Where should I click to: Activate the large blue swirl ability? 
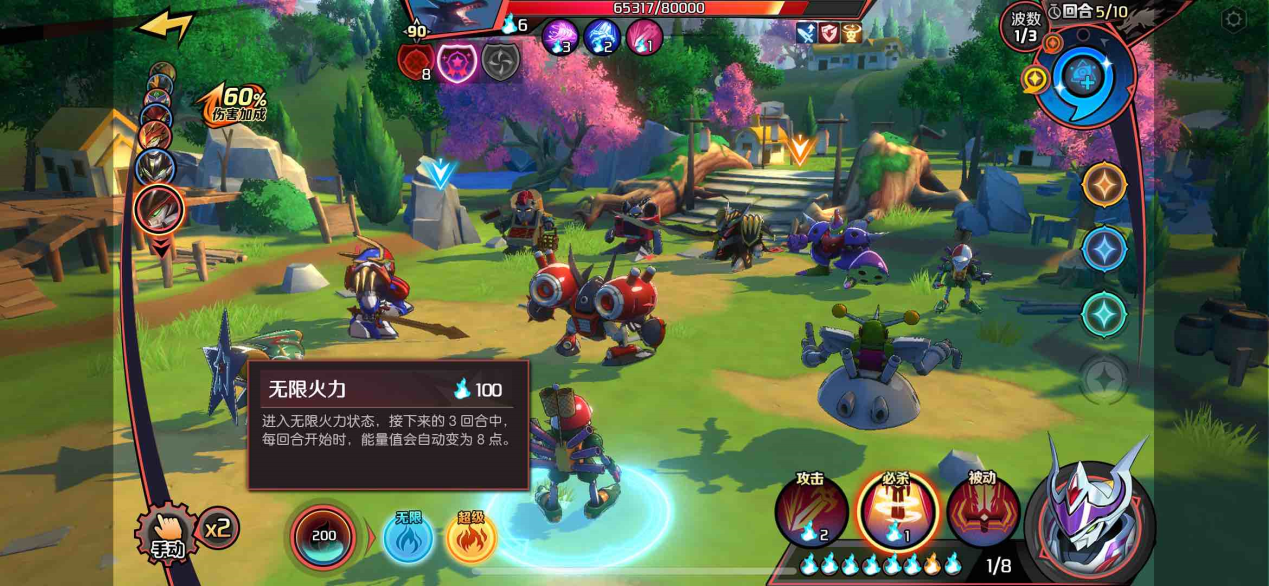point(1086,78)
